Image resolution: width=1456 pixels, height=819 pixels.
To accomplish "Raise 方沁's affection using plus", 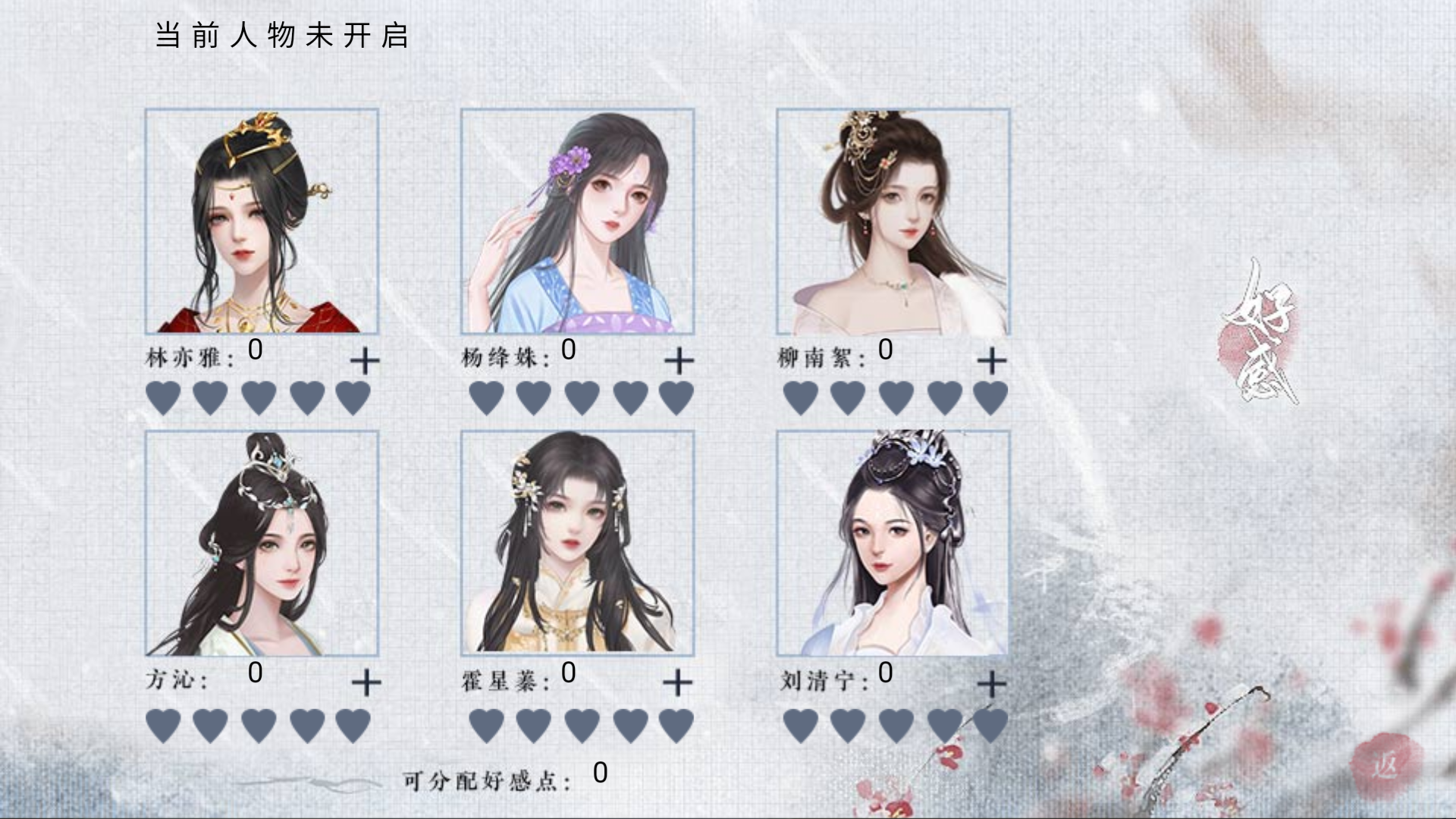I will (366, 683).
